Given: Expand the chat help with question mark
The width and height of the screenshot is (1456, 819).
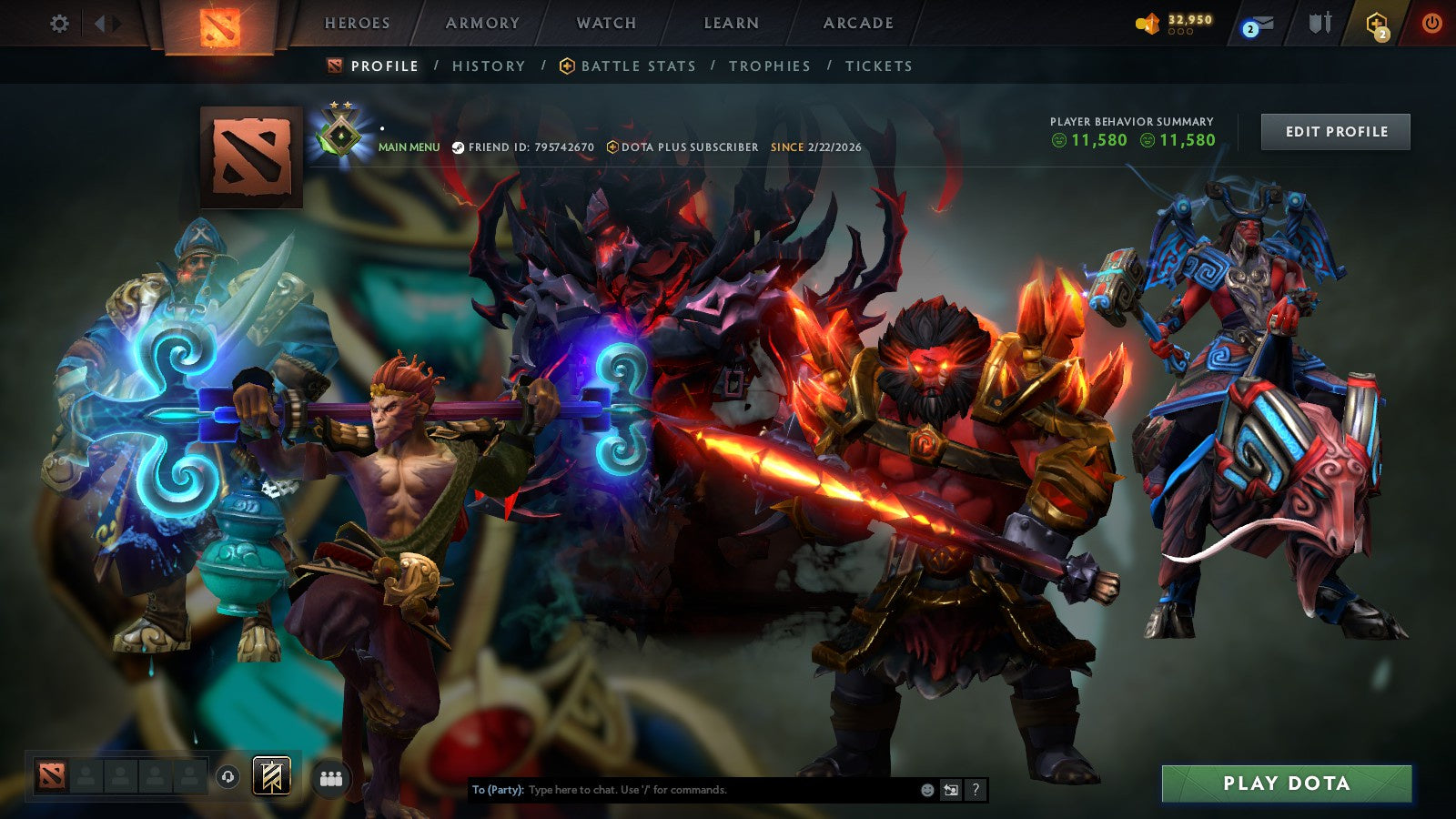Looking at the screenshot, I should click(x=976, y=790).
